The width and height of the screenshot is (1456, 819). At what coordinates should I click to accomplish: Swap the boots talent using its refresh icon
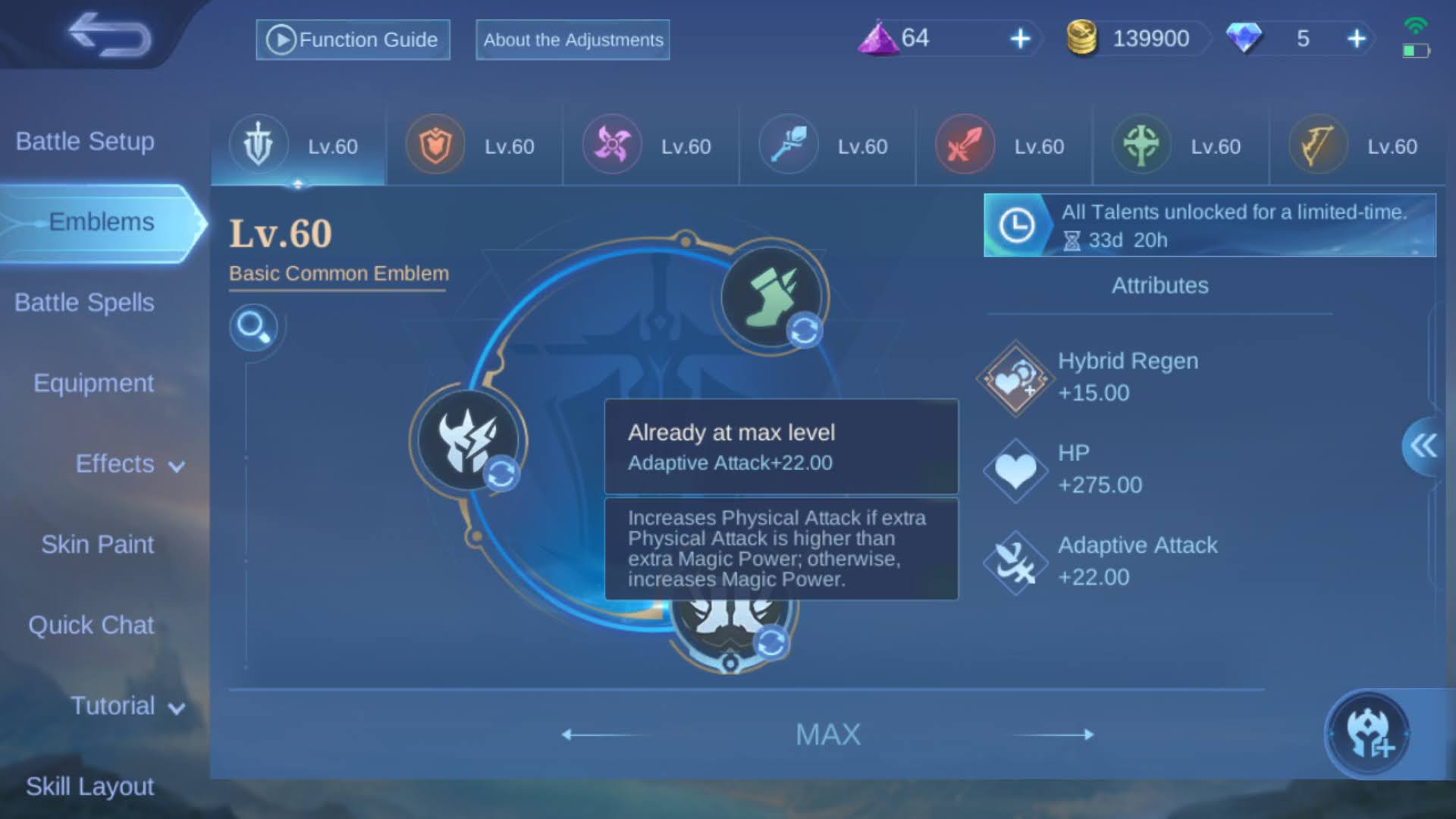coord(804,329)
